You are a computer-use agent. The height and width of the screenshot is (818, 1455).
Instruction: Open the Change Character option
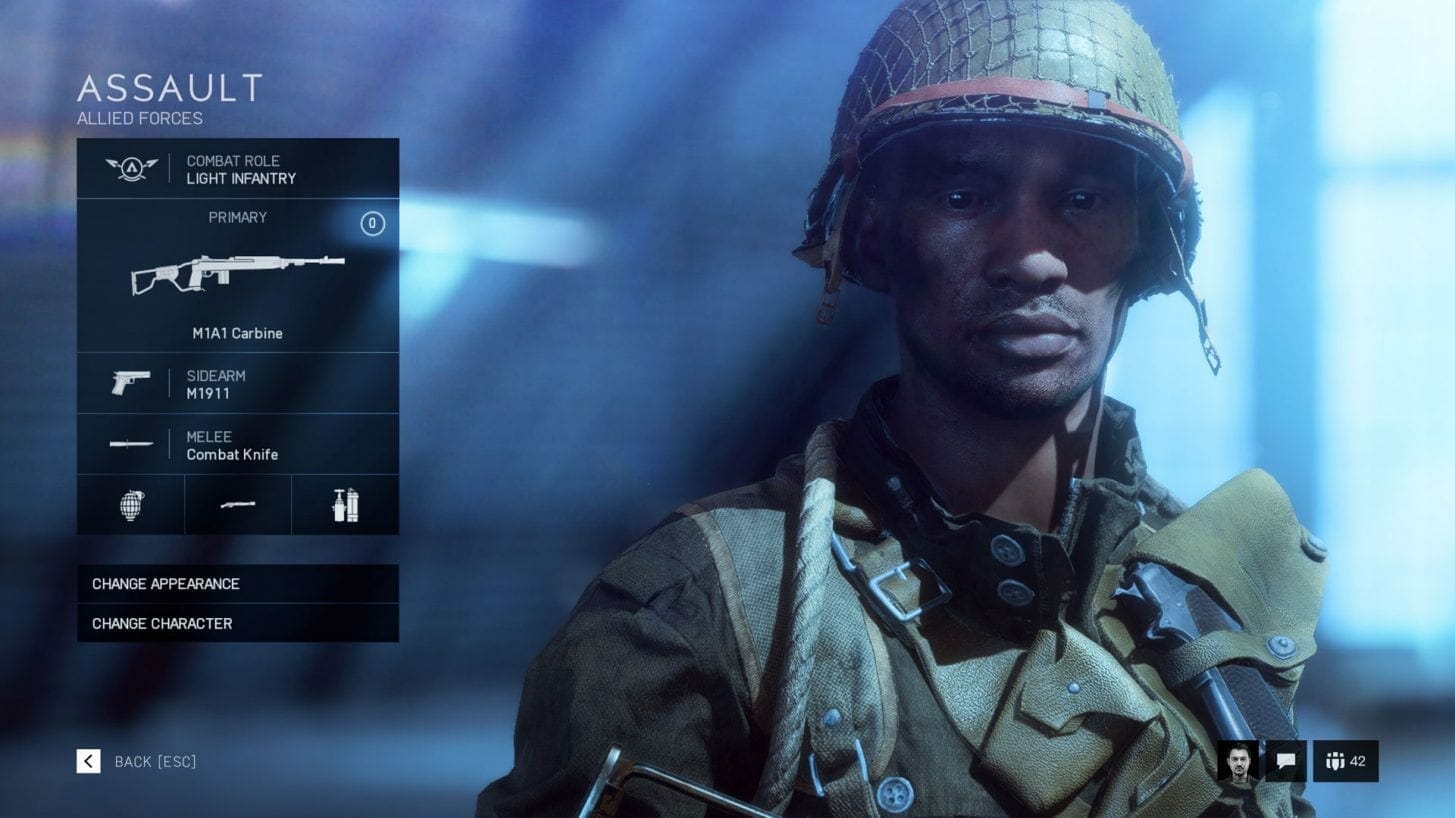[237, 623]
